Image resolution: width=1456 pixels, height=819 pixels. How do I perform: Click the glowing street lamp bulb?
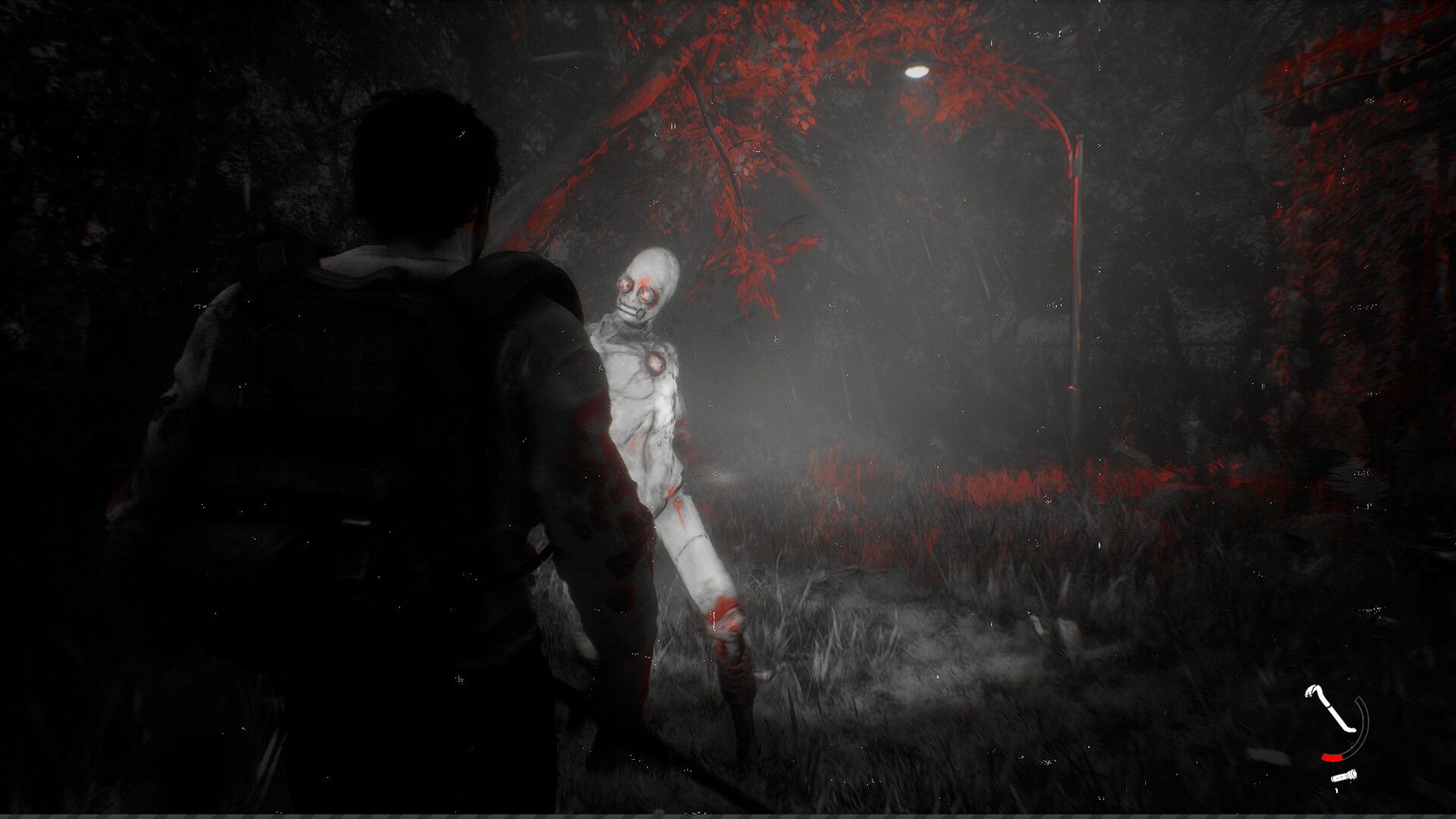tap(915, 73)
